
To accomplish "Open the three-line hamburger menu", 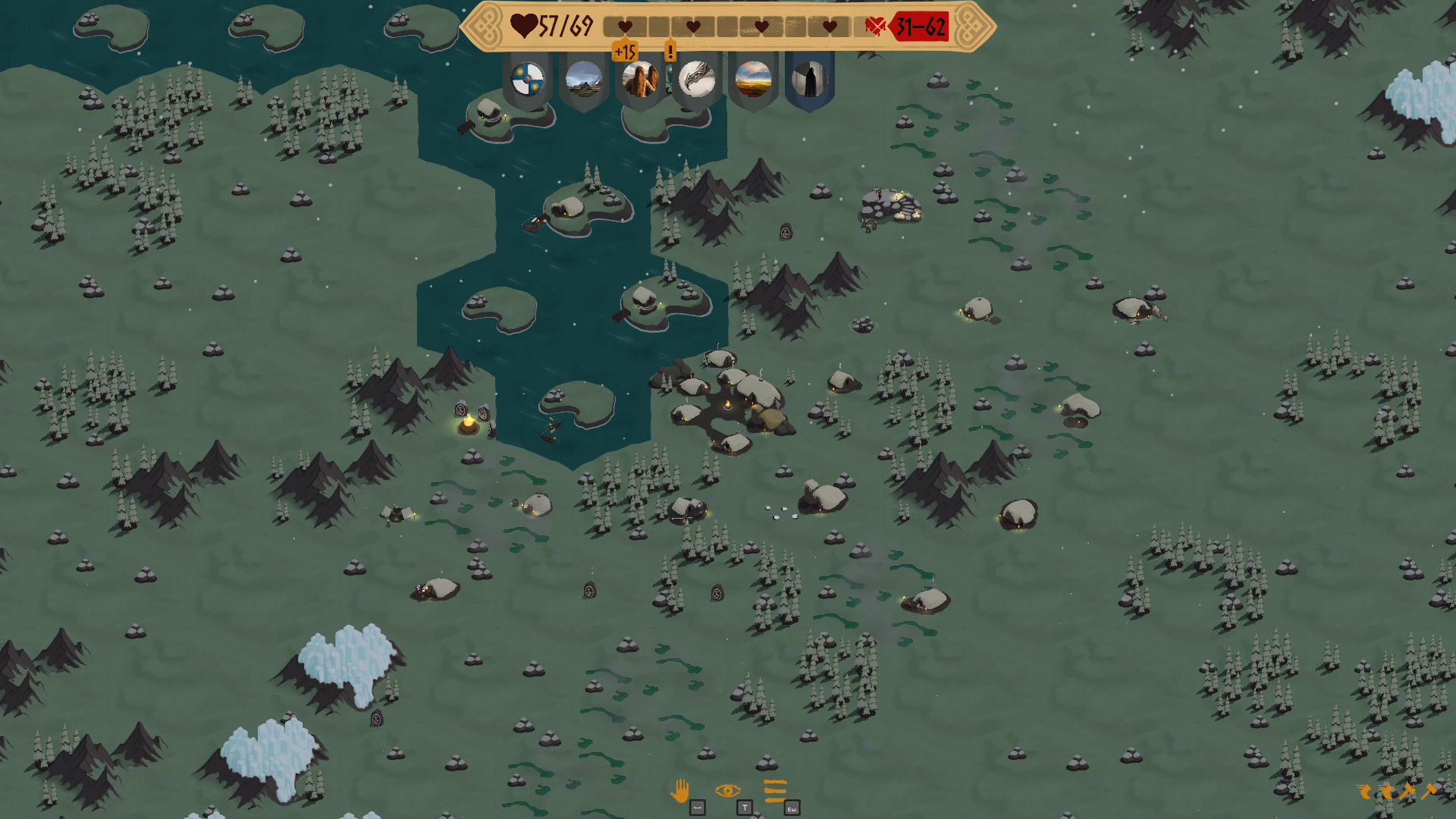I will click(775, 790).
